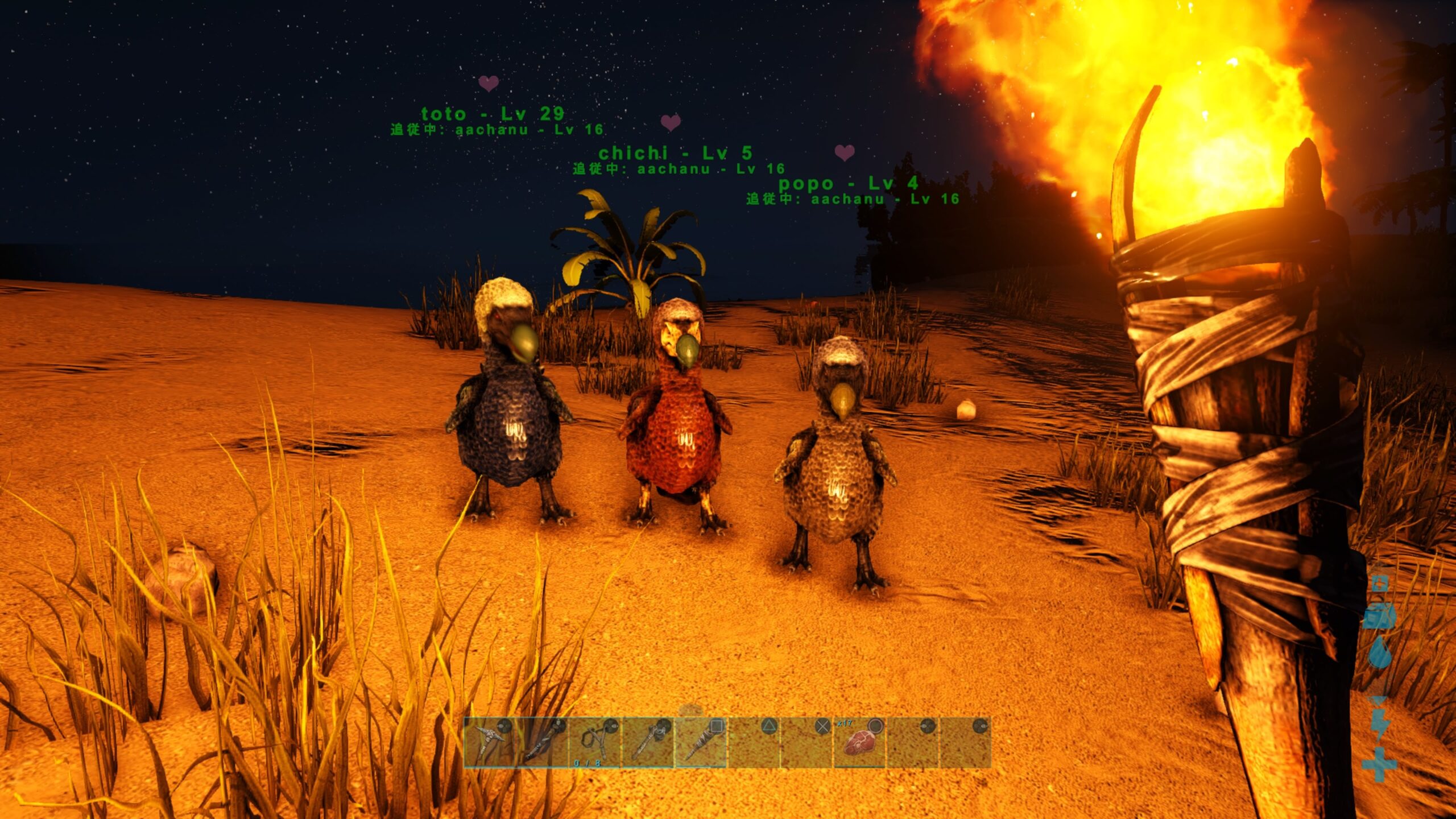The image size is (1456, 819).
Task: Equip the slingshot from the hotbar
Action: pyautogui.click(x=594, y=742)
